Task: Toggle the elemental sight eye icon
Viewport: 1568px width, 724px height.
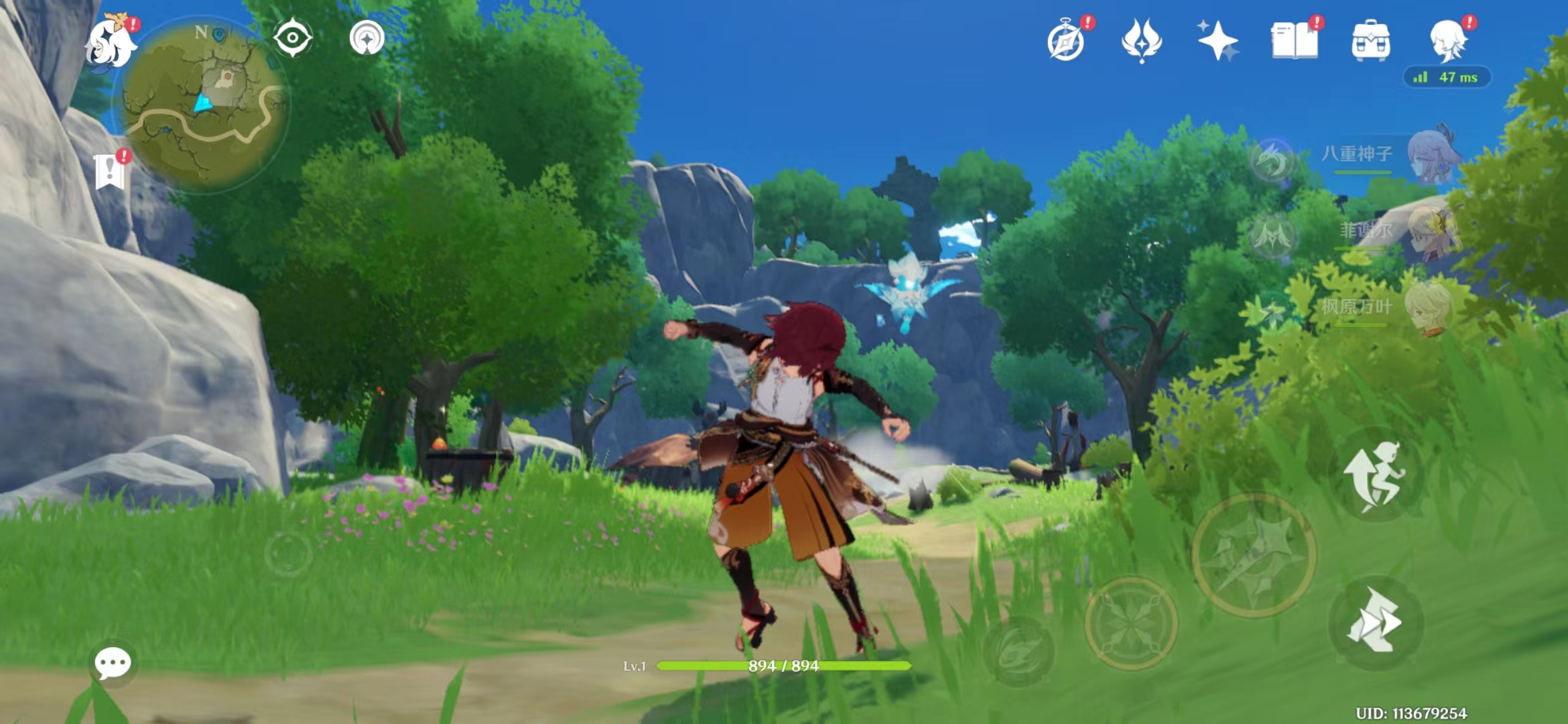Action: click(293, 38)
